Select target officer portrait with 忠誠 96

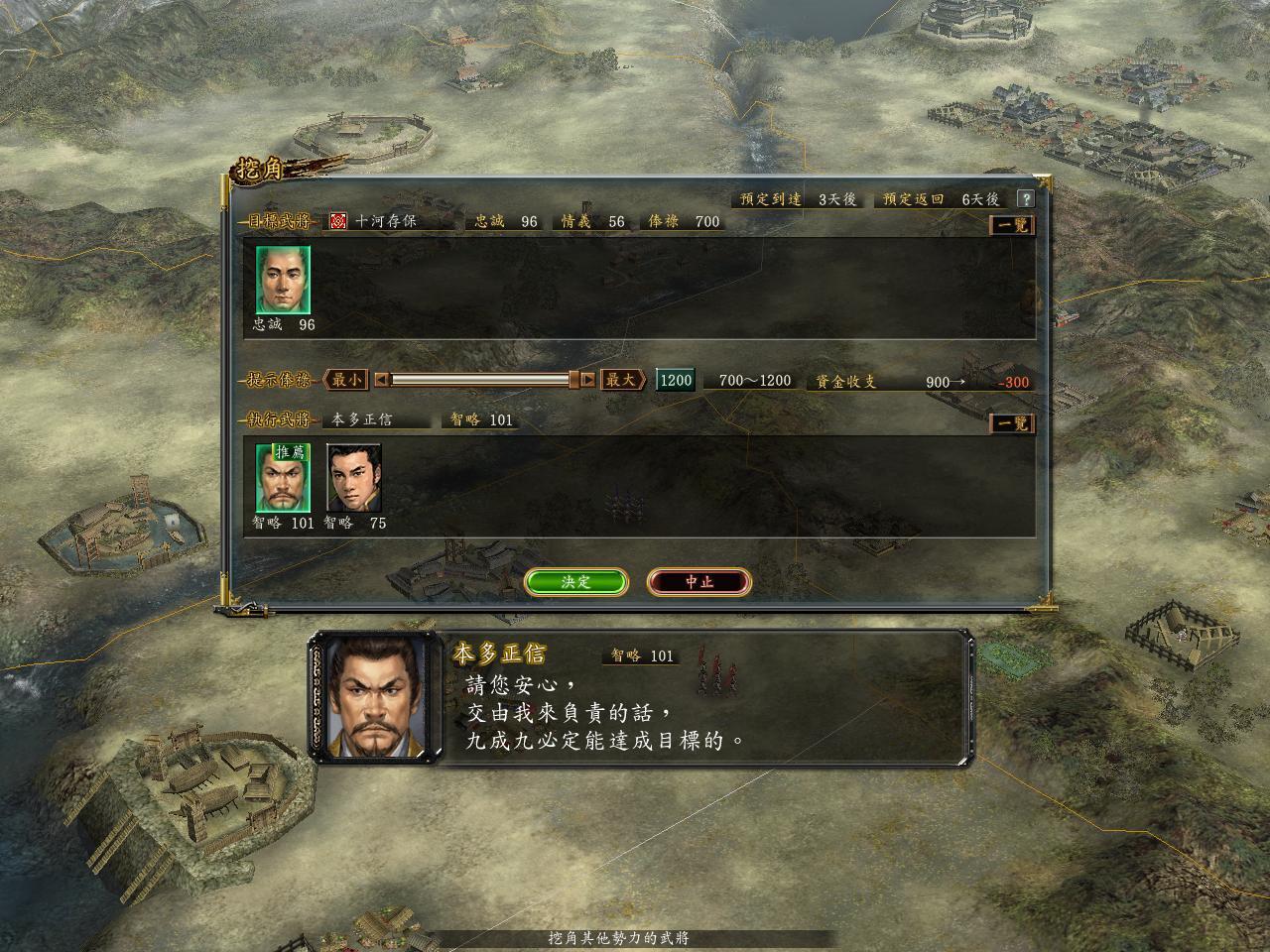pos(283,281)
